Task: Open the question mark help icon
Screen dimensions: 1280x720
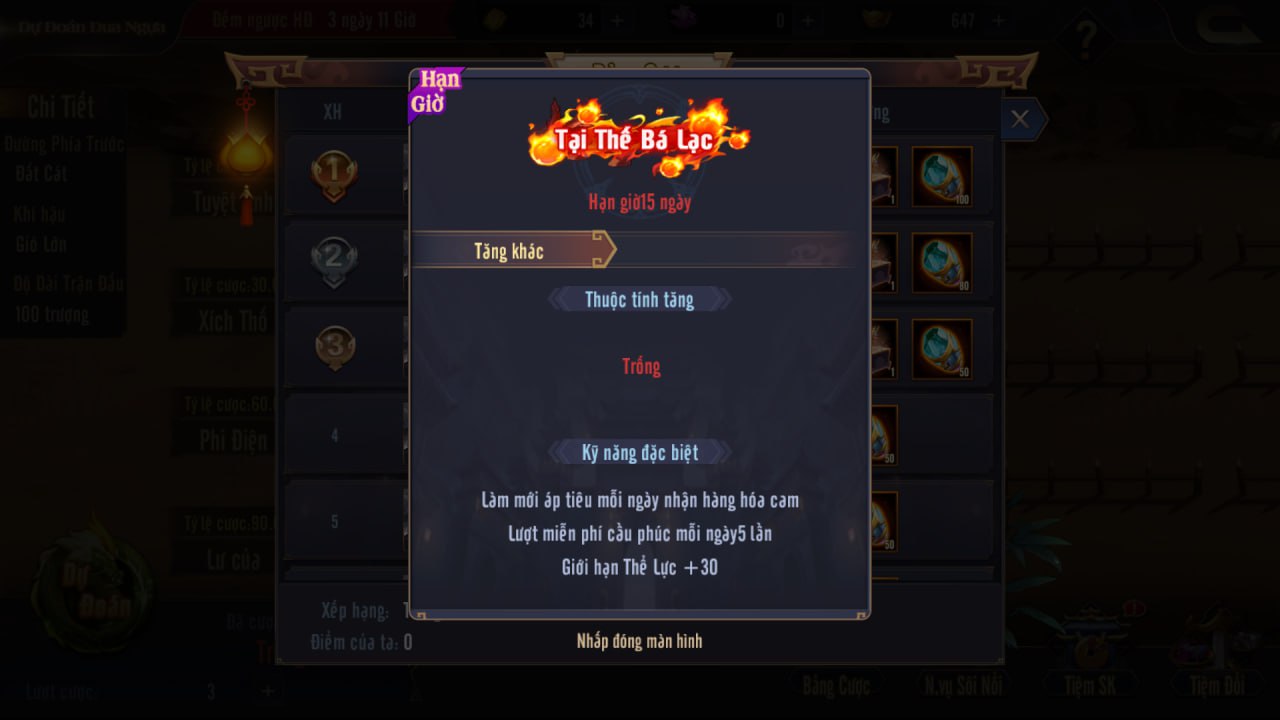Action: pos(1086,38)
